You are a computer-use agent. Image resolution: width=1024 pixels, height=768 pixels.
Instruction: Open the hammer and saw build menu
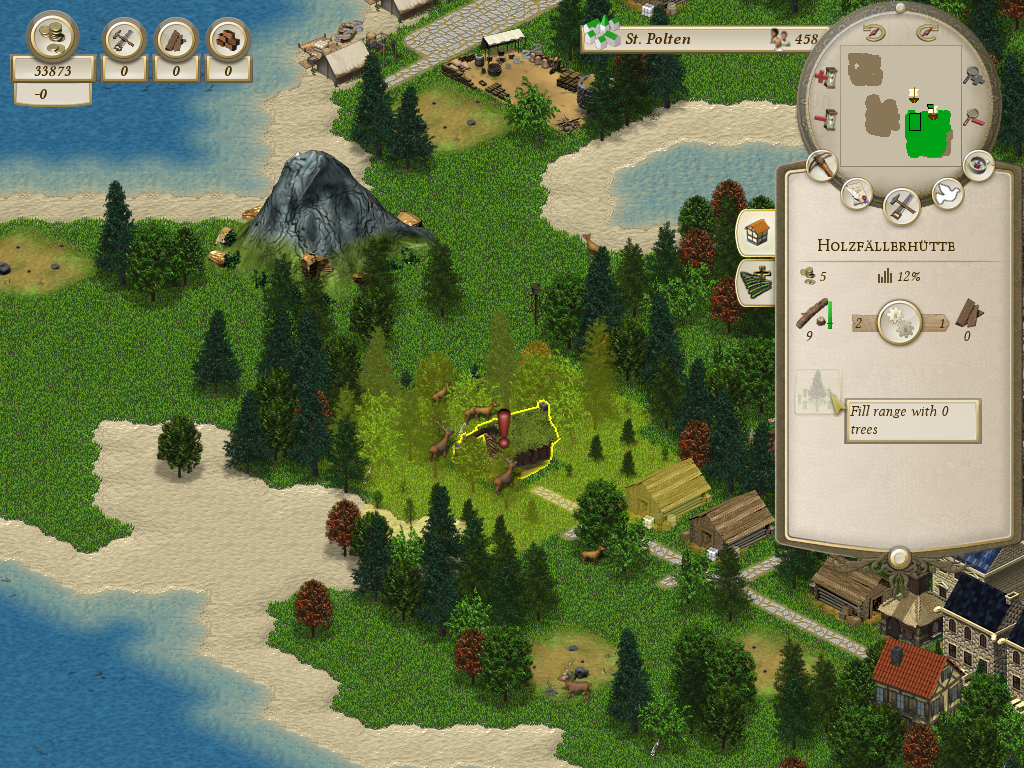coord(901,207)
